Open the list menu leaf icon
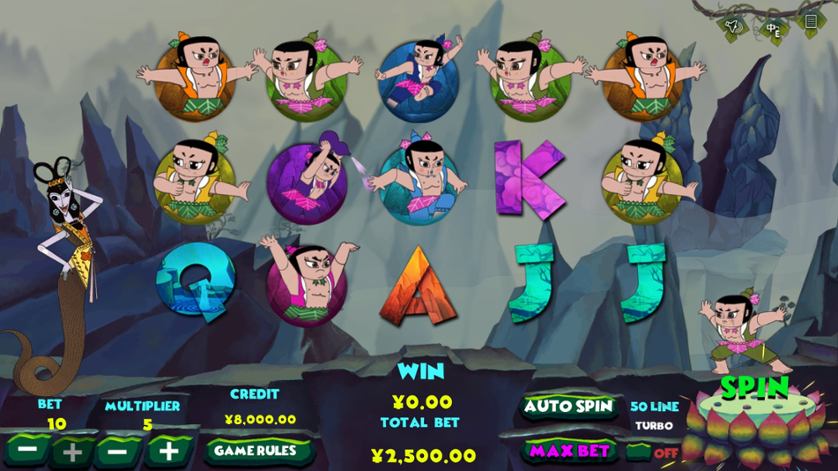 pyautogui.click(x=811, y=21)
